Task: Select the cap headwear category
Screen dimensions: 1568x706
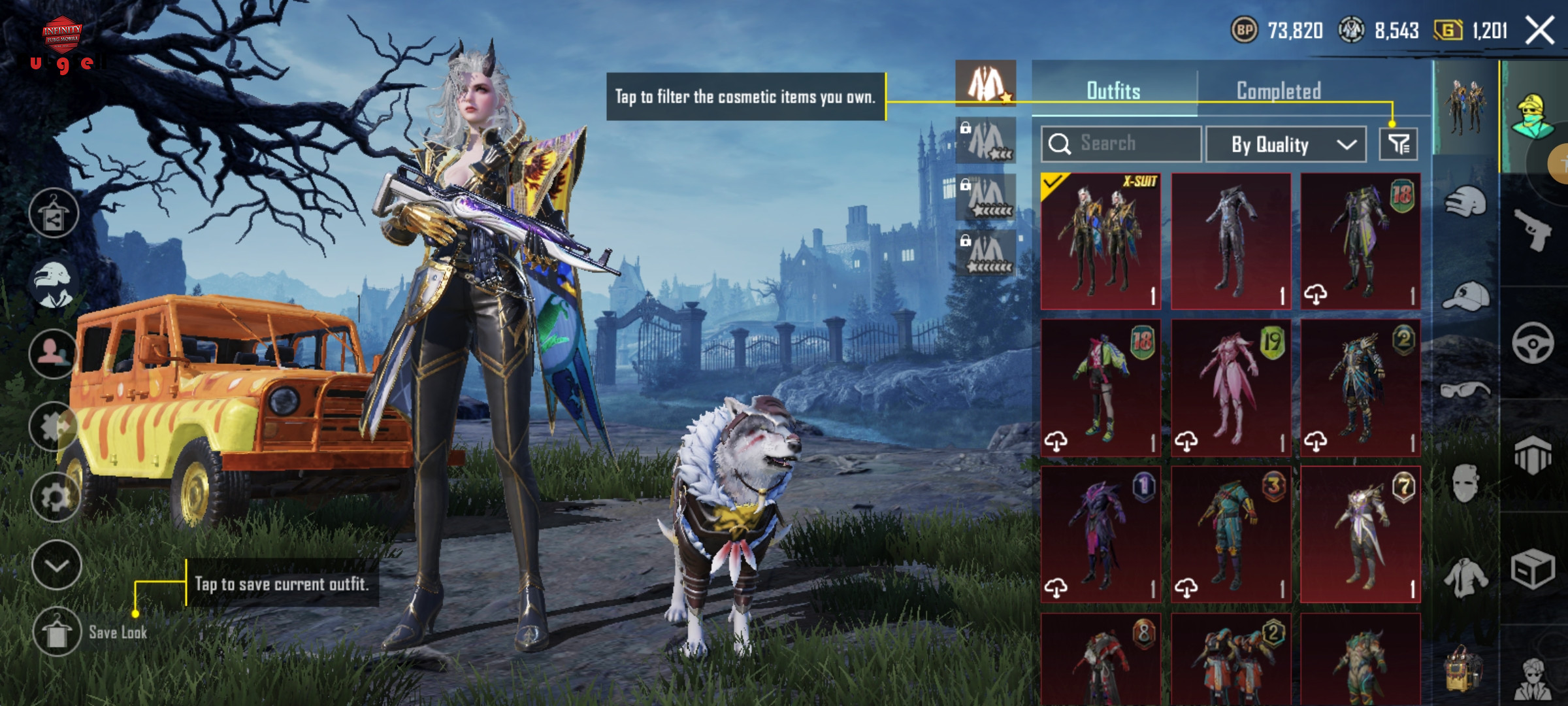Action: click(1465, 296)
